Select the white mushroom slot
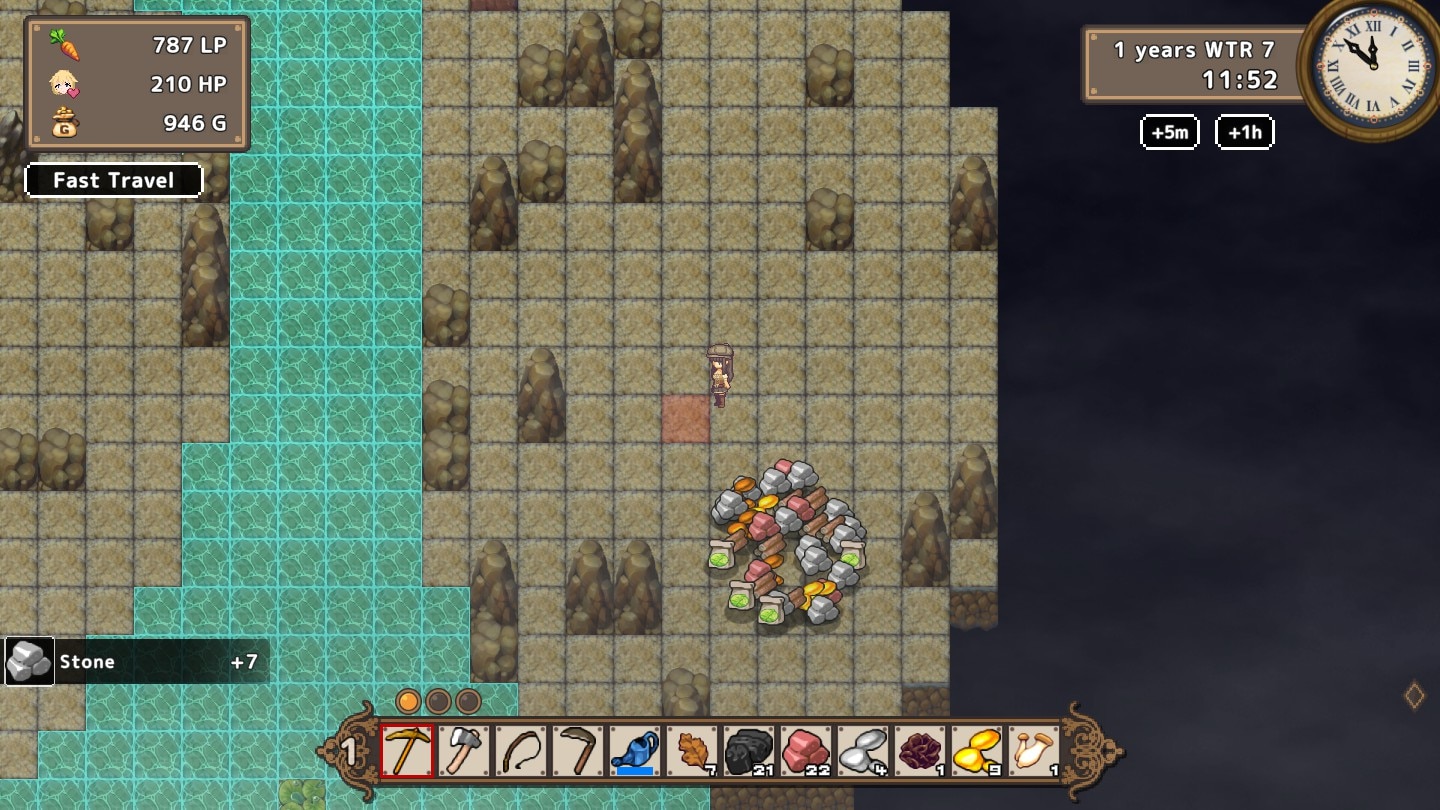 [x=1033, y=750]
